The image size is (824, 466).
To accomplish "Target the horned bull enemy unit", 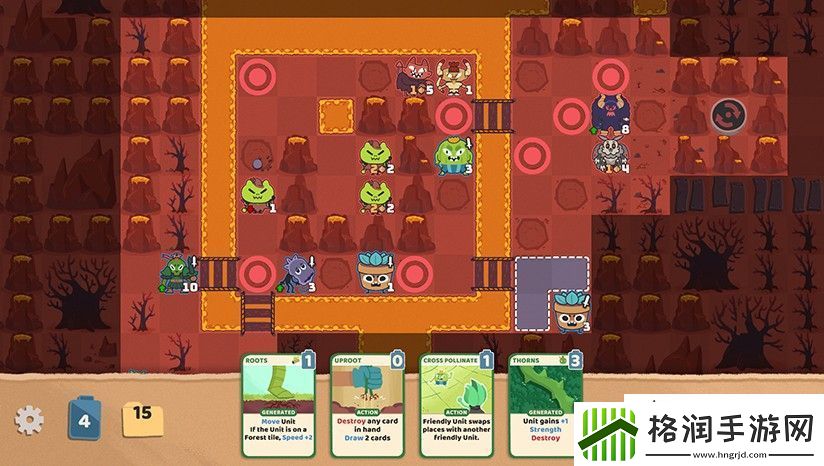I will pyautogui.click(x=453, y=74).
